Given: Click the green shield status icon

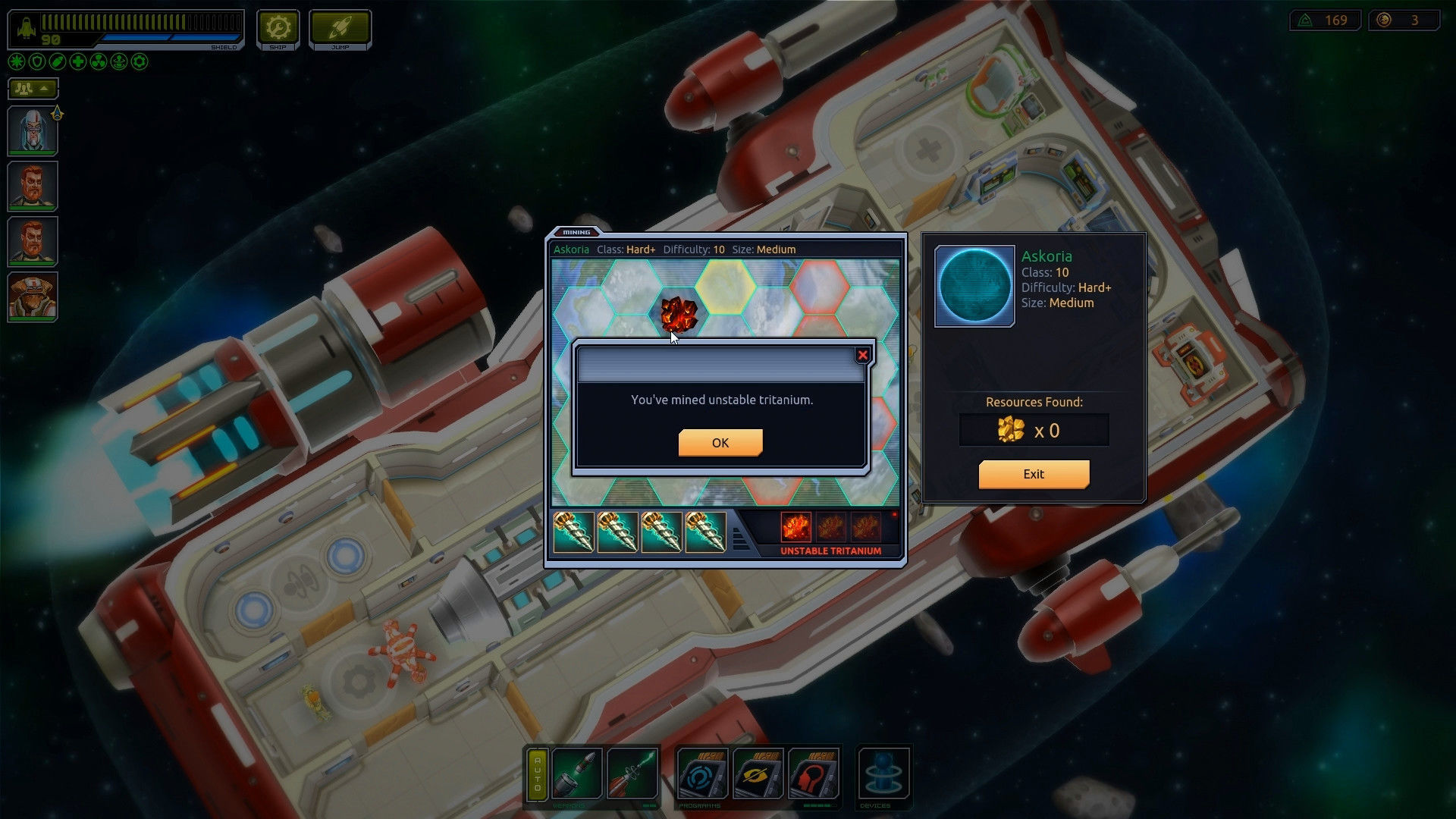Looking at the screenshot, I should 37,62.
